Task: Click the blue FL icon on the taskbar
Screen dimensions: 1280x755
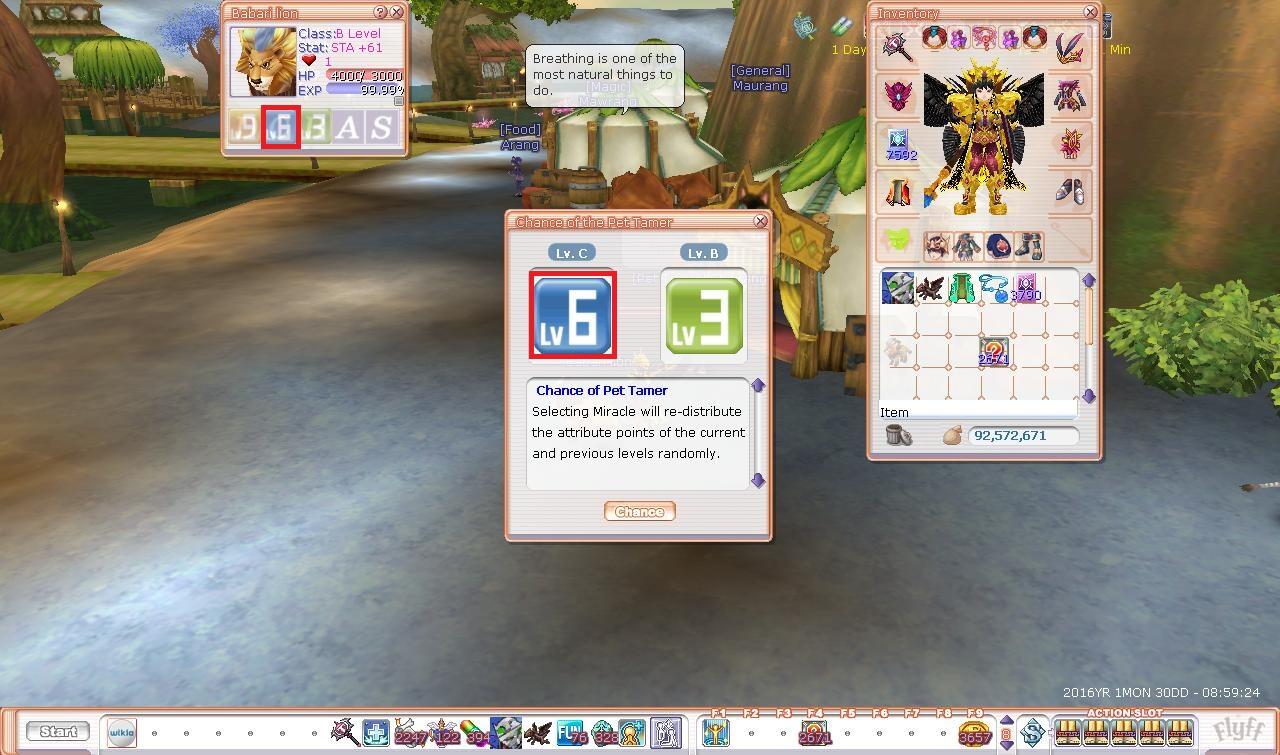Action: click(x=571, y=733)
